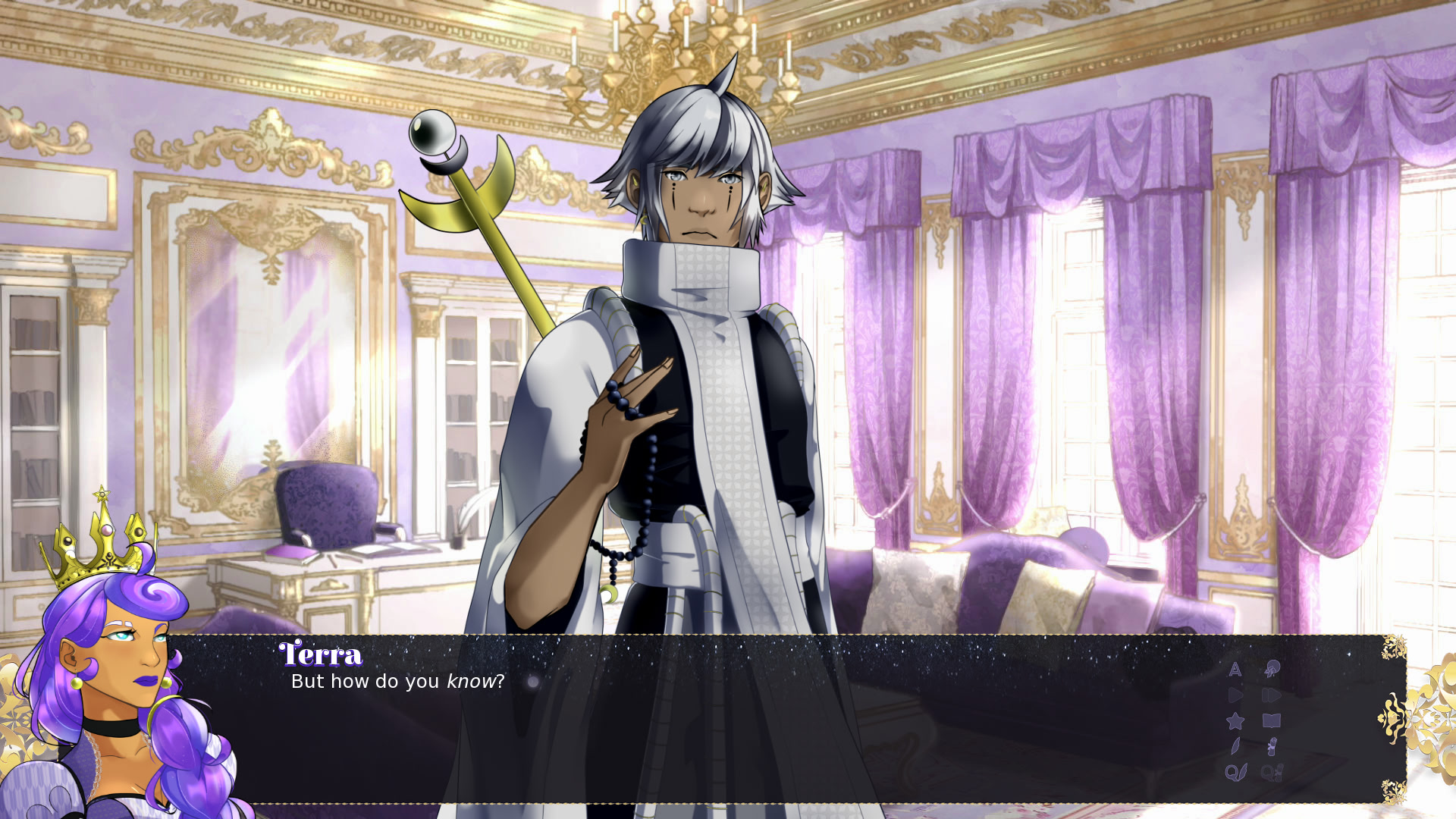The width and height of the screenshot is (1456, 819).
Task: Activate the double-arrow skip icon
Action: (1272, 695)
